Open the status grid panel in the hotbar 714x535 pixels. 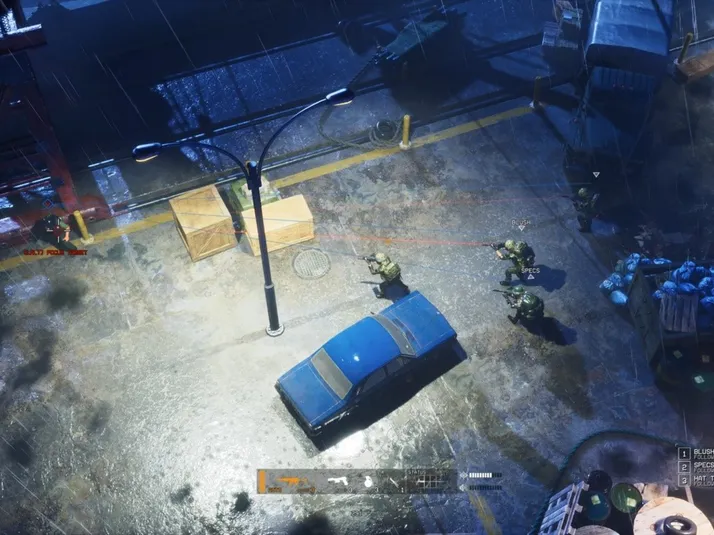click(x=430, y=481)
